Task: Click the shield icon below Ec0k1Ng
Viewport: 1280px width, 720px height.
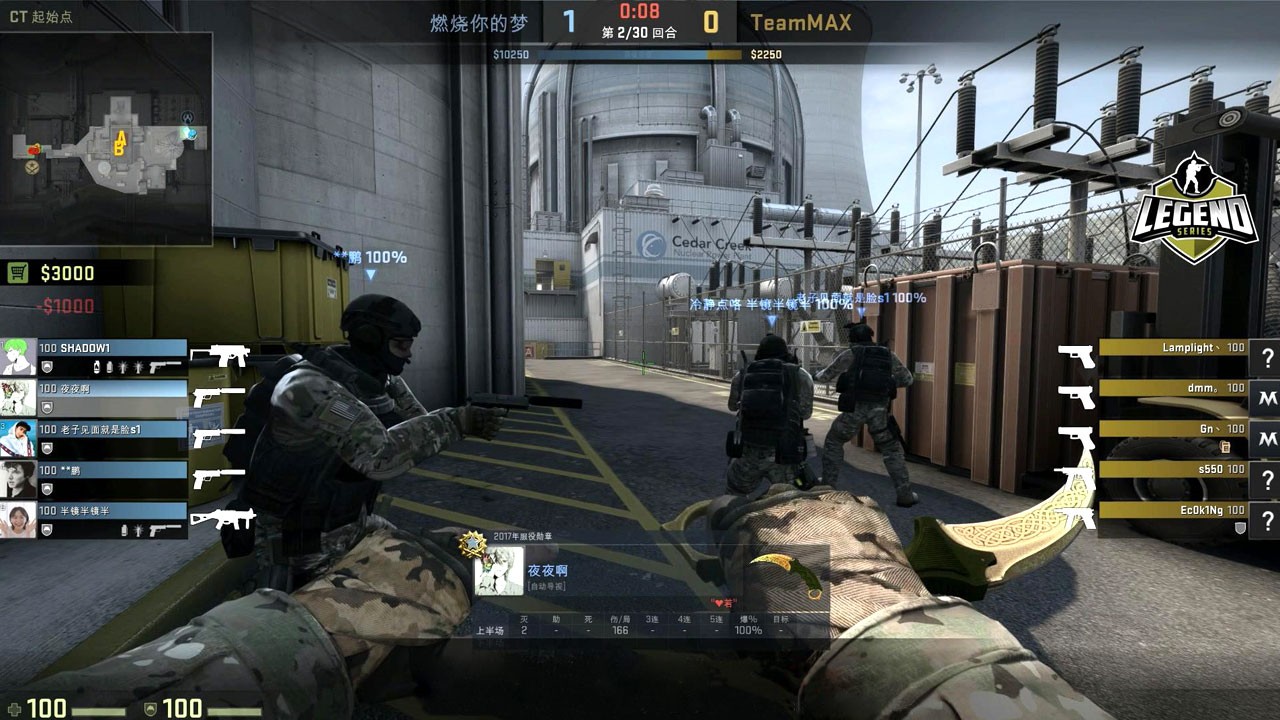Action: coord(1239,527)
